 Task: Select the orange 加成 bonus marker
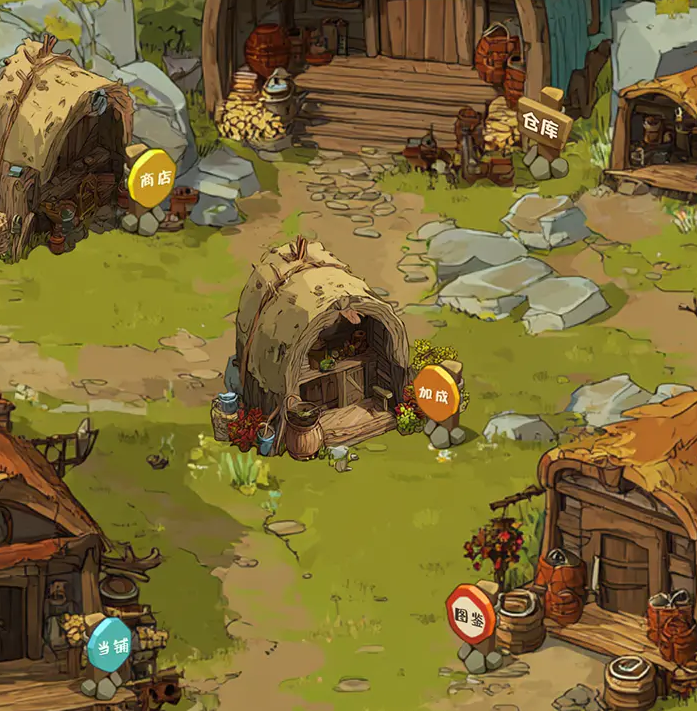pos(436,392)
